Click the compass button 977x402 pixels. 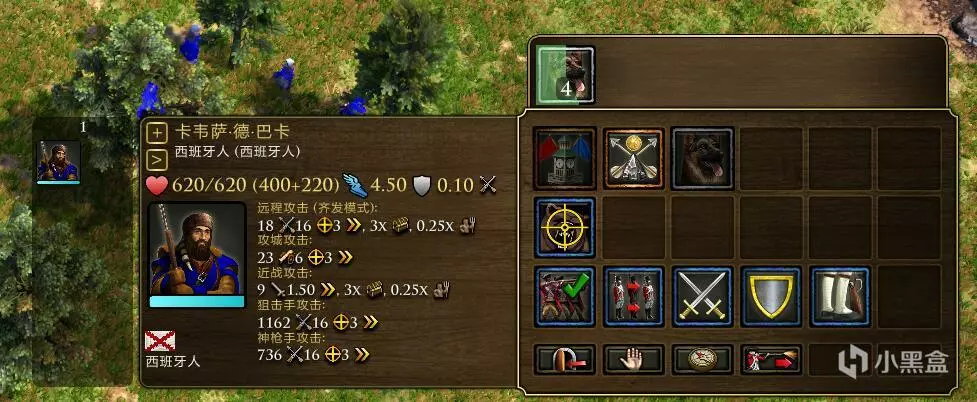coord(702,359)
